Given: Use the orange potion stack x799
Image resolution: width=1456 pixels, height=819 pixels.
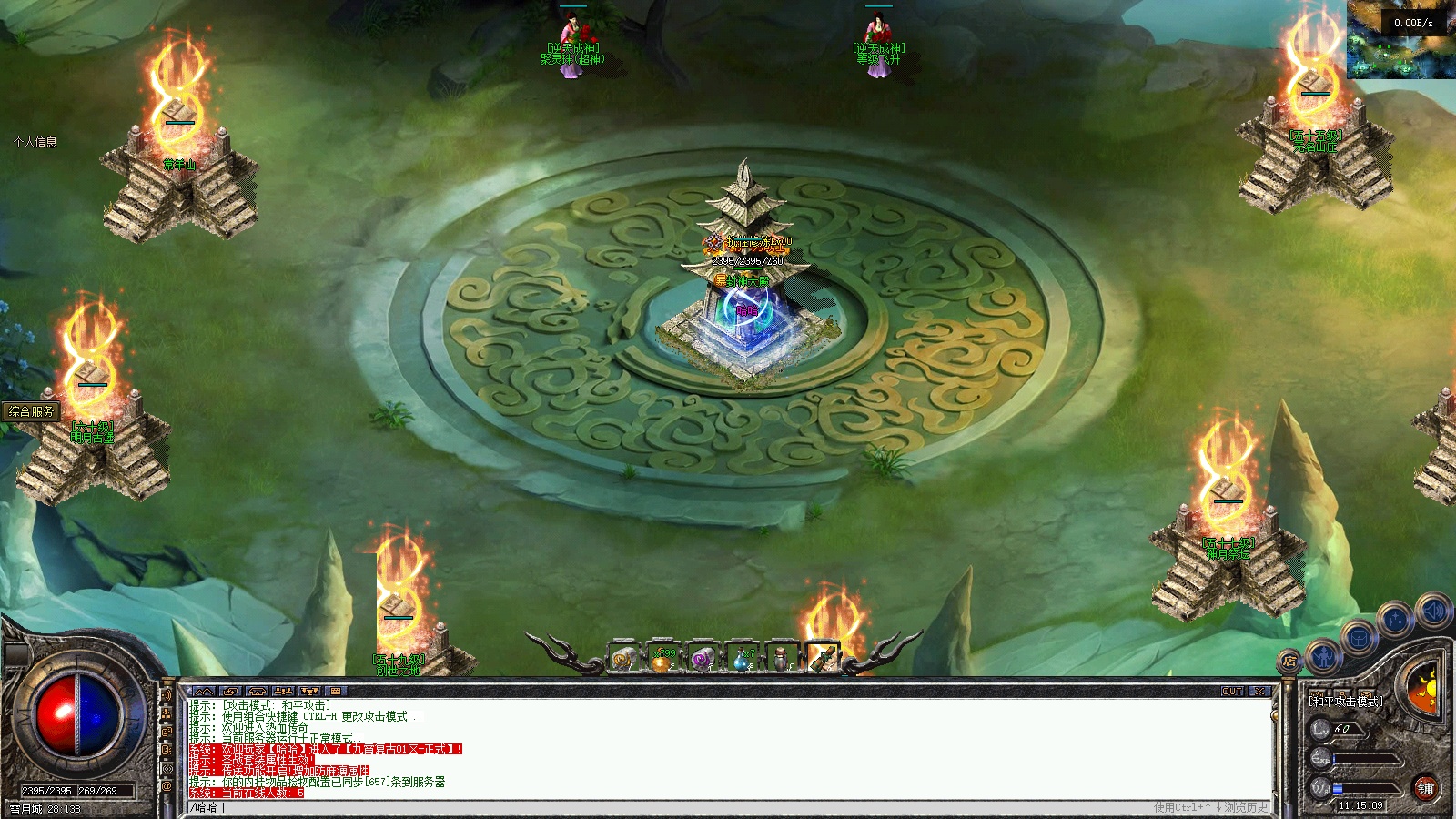Looking at the screenshot, I should (662, 657).
